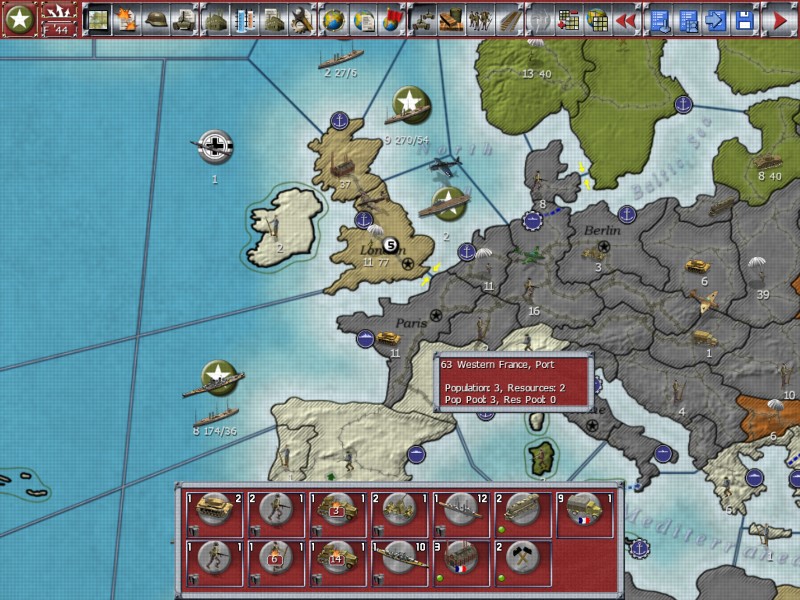Click the white star faction emblem
The image size is (800, 600).
19,19
